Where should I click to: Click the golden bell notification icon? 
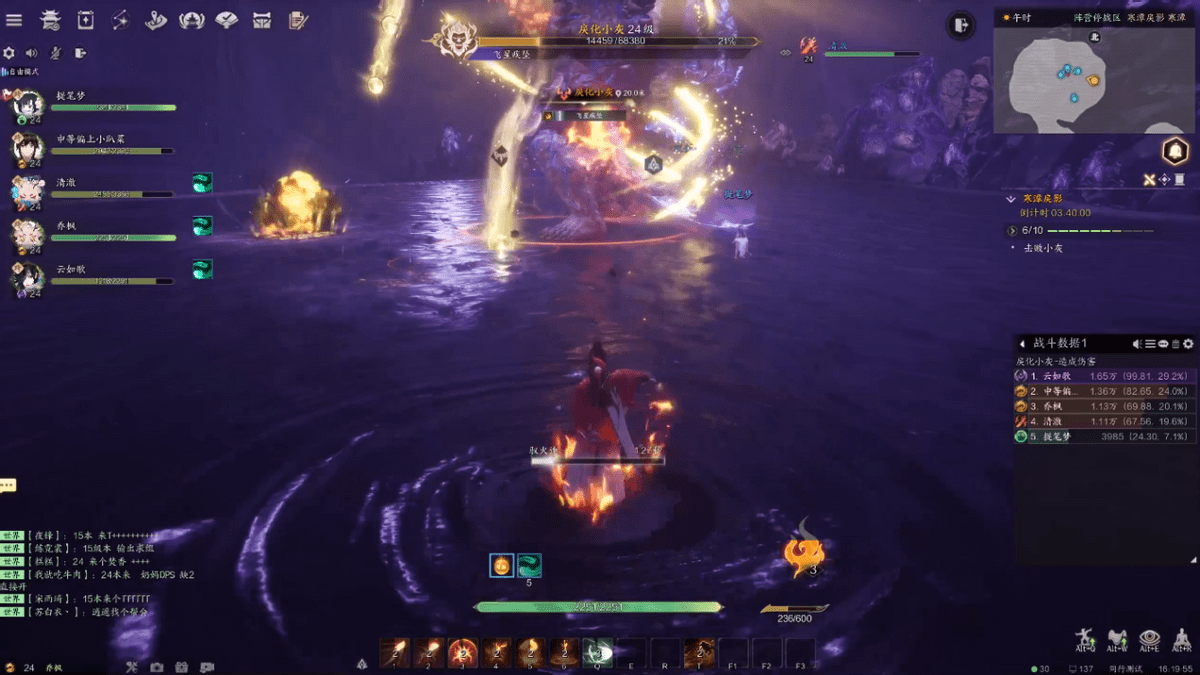(1175, 151)
